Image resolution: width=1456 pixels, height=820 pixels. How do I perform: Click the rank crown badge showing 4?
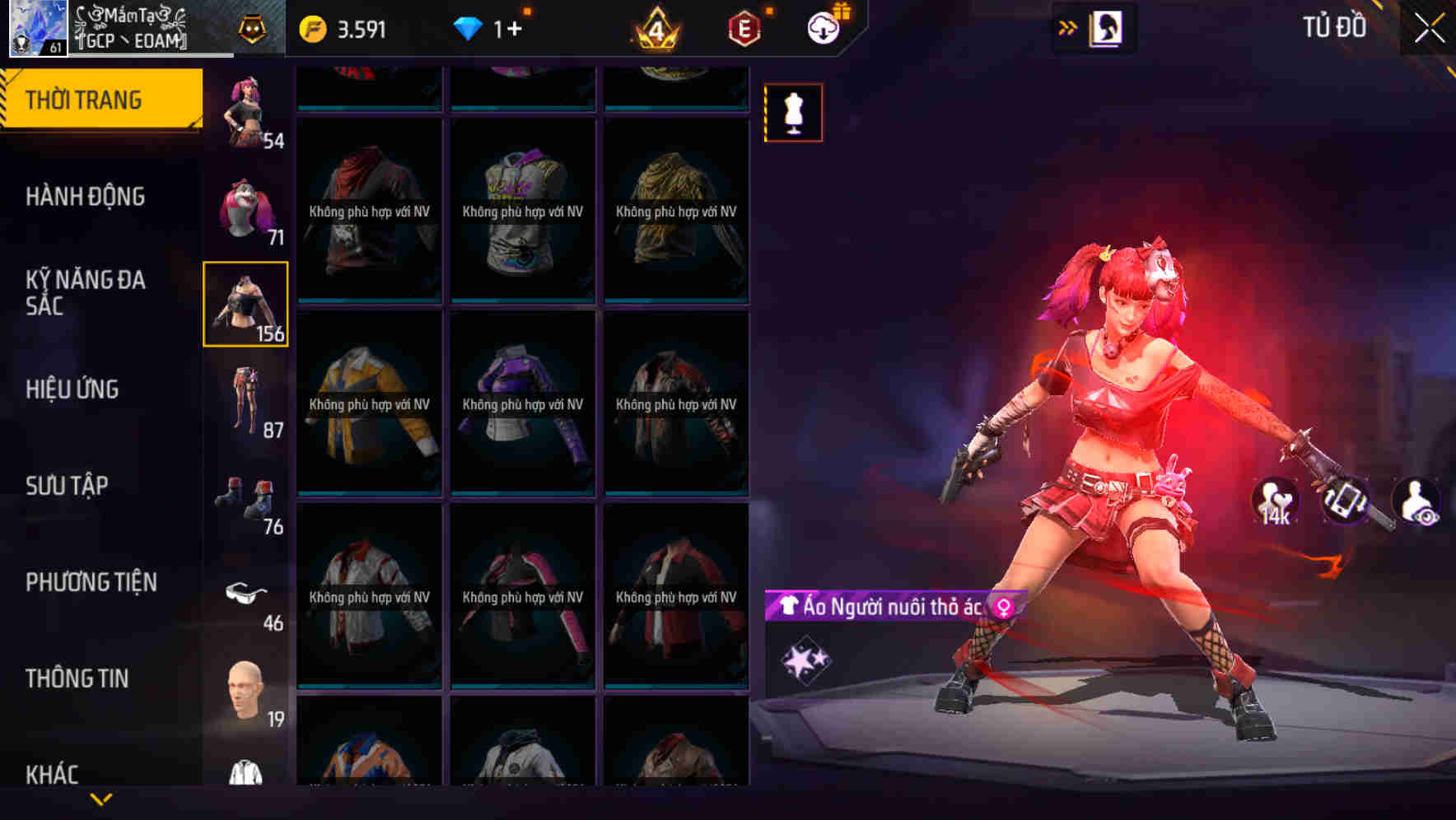[653, 27]
